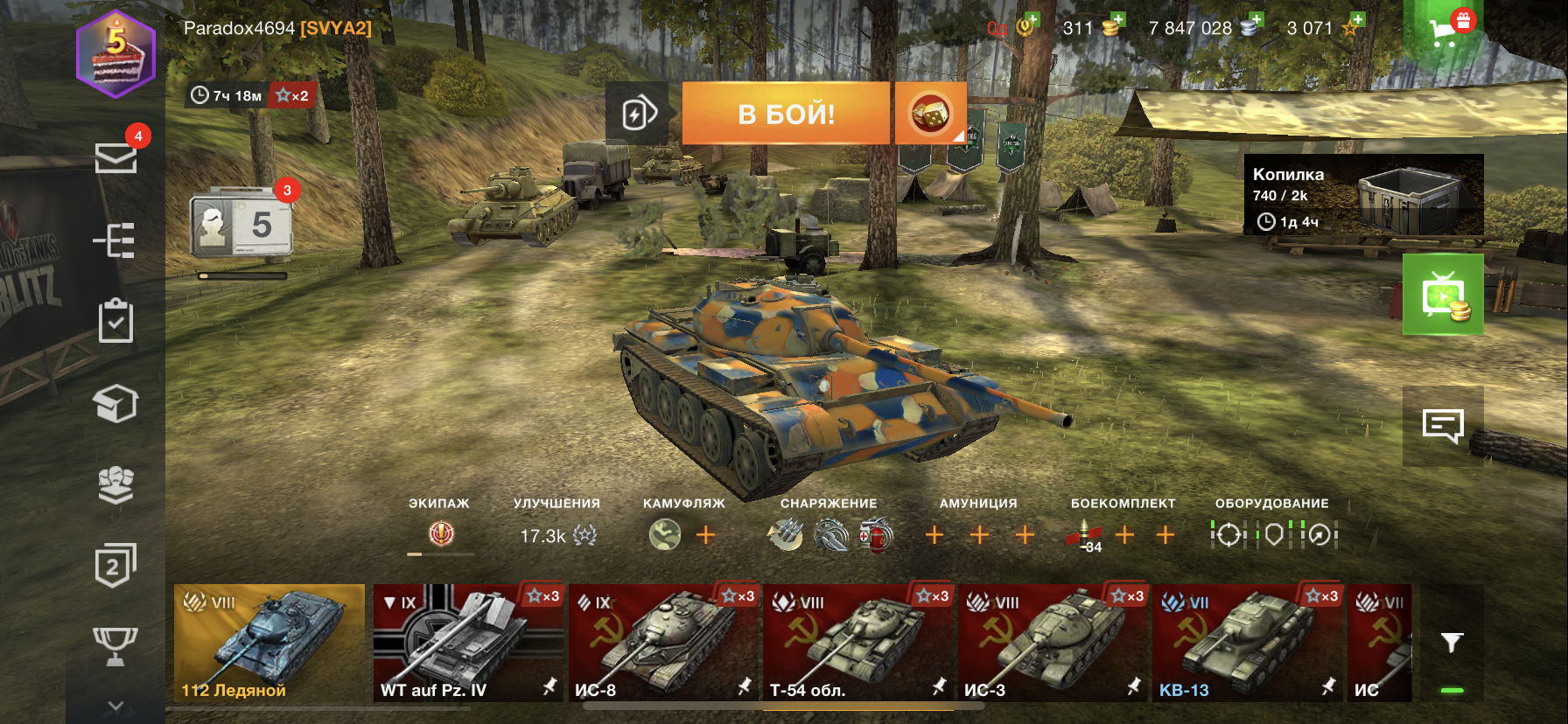This screenshot has width=1568, height=724.
Task: Open the Копилка piggy bank crate
Action: [1363, 195]
